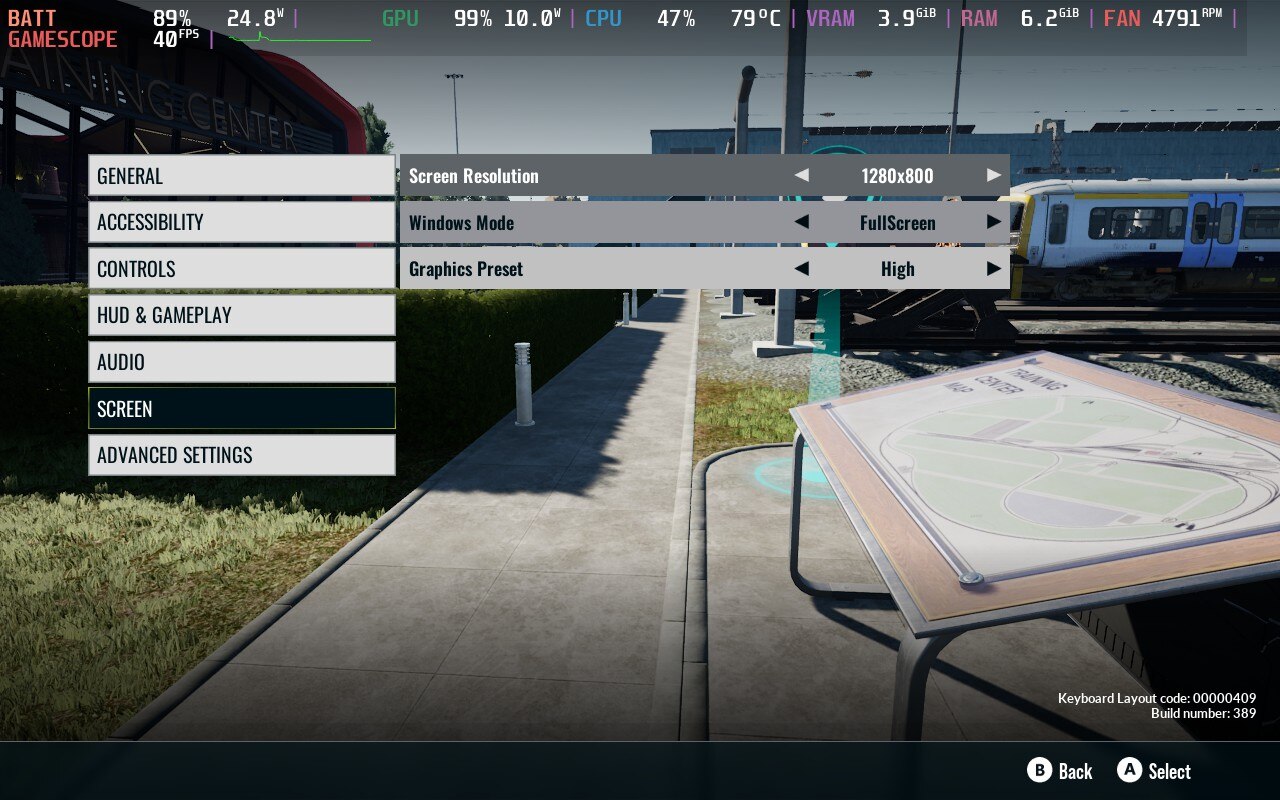Open HUD & Gameplay settings
1280x800 pixels.
241,315
